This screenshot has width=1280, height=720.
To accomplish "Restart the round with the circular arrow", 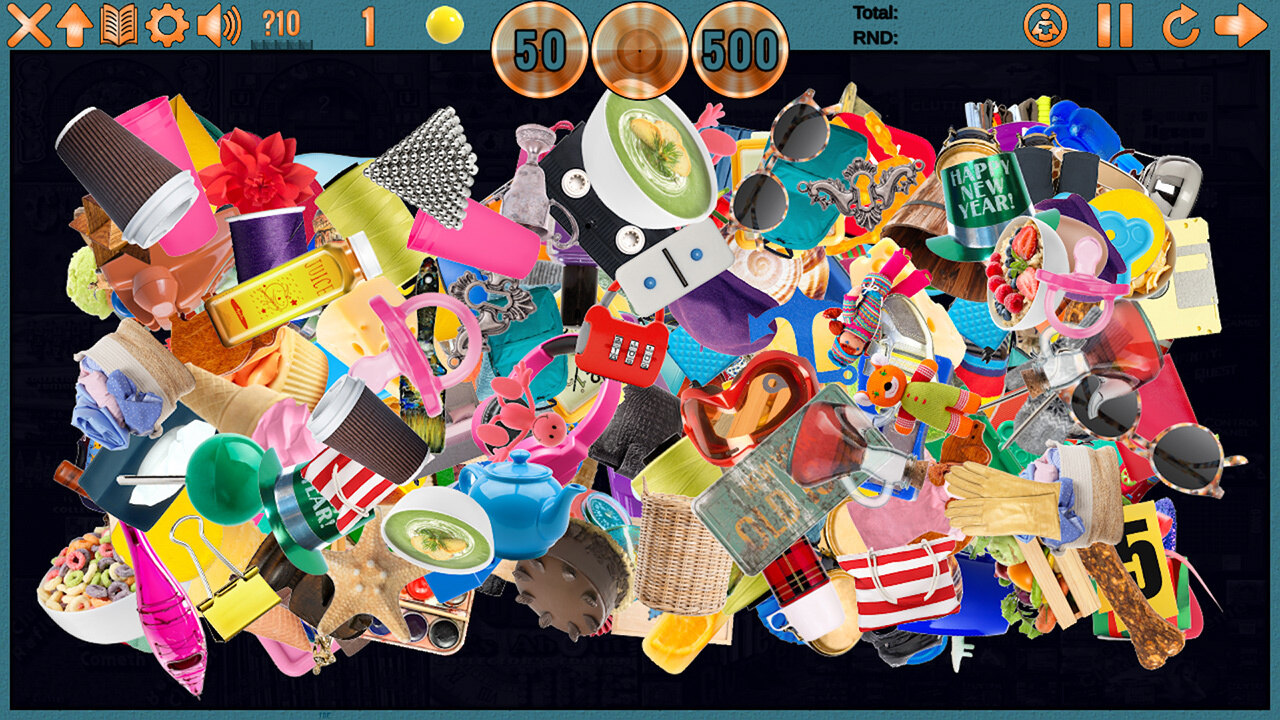I will [x=1180, y=25].
